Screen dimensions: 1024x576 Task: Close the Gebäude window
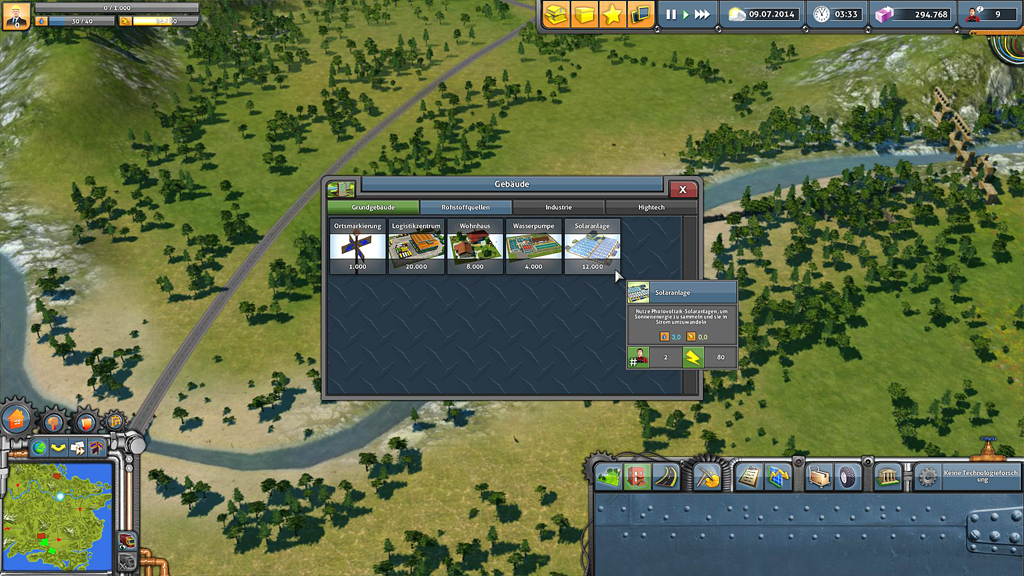pyautogui.click(x=682, y=189)
